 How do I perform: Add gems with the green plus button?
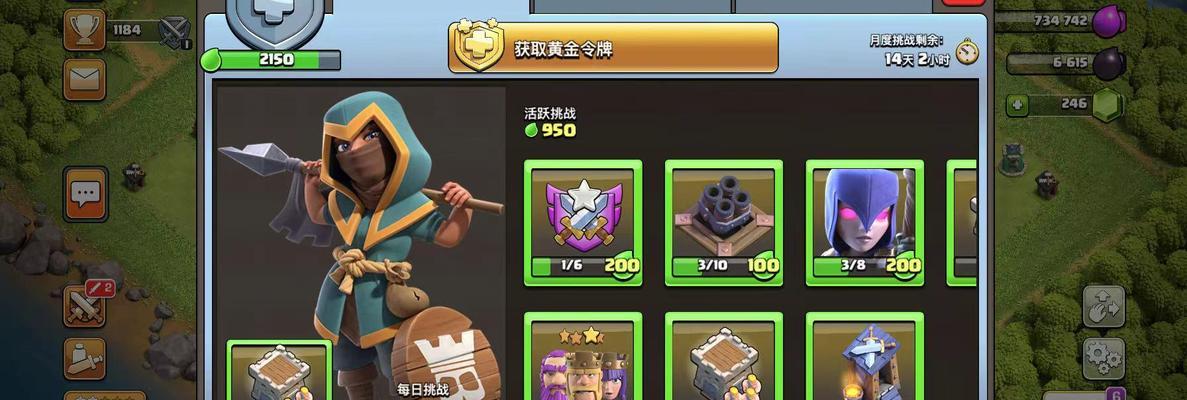1017,103
